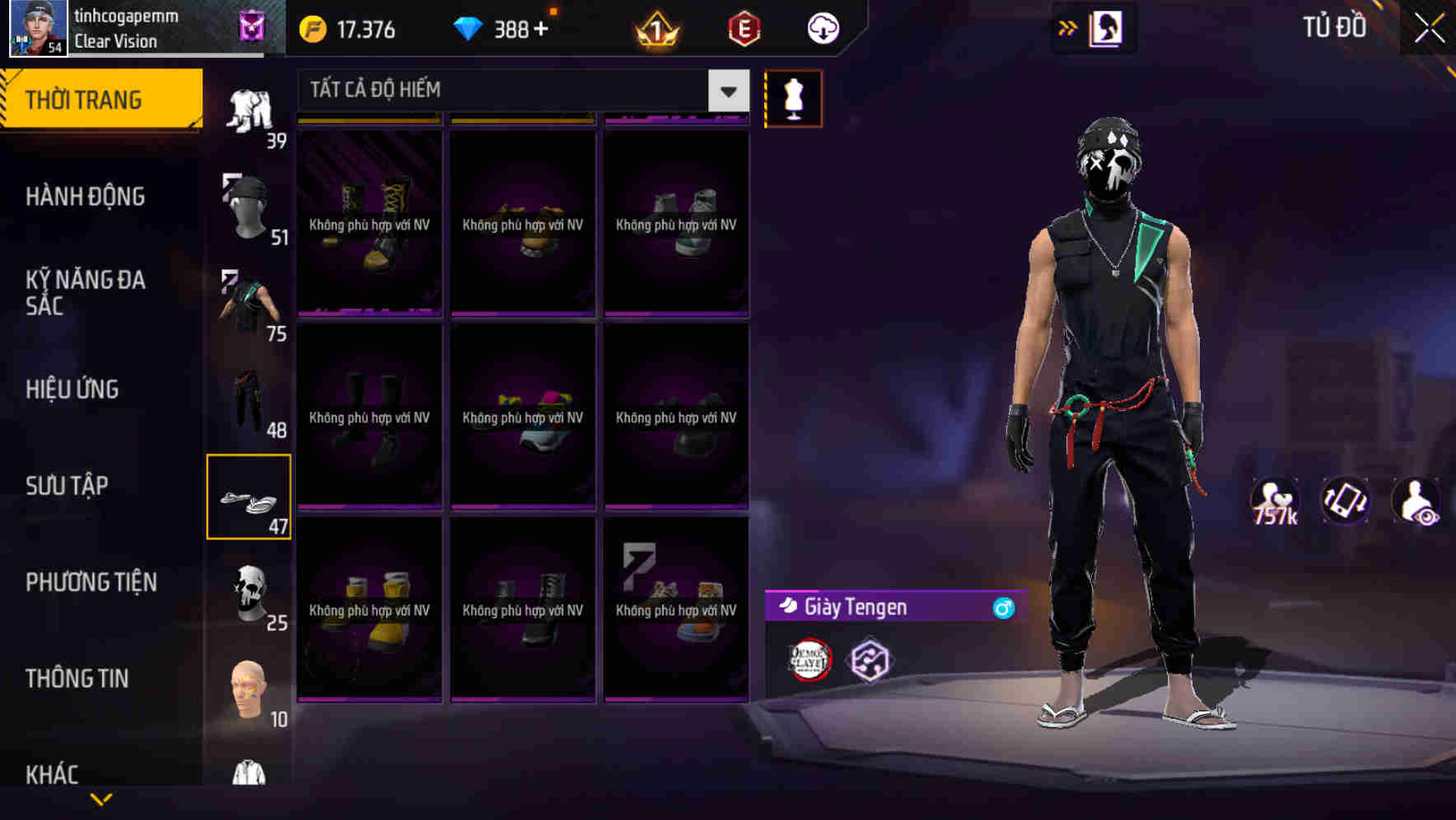Open the cloud download icon
This screenshot has width=1456, height=820.
pos(823,29)
